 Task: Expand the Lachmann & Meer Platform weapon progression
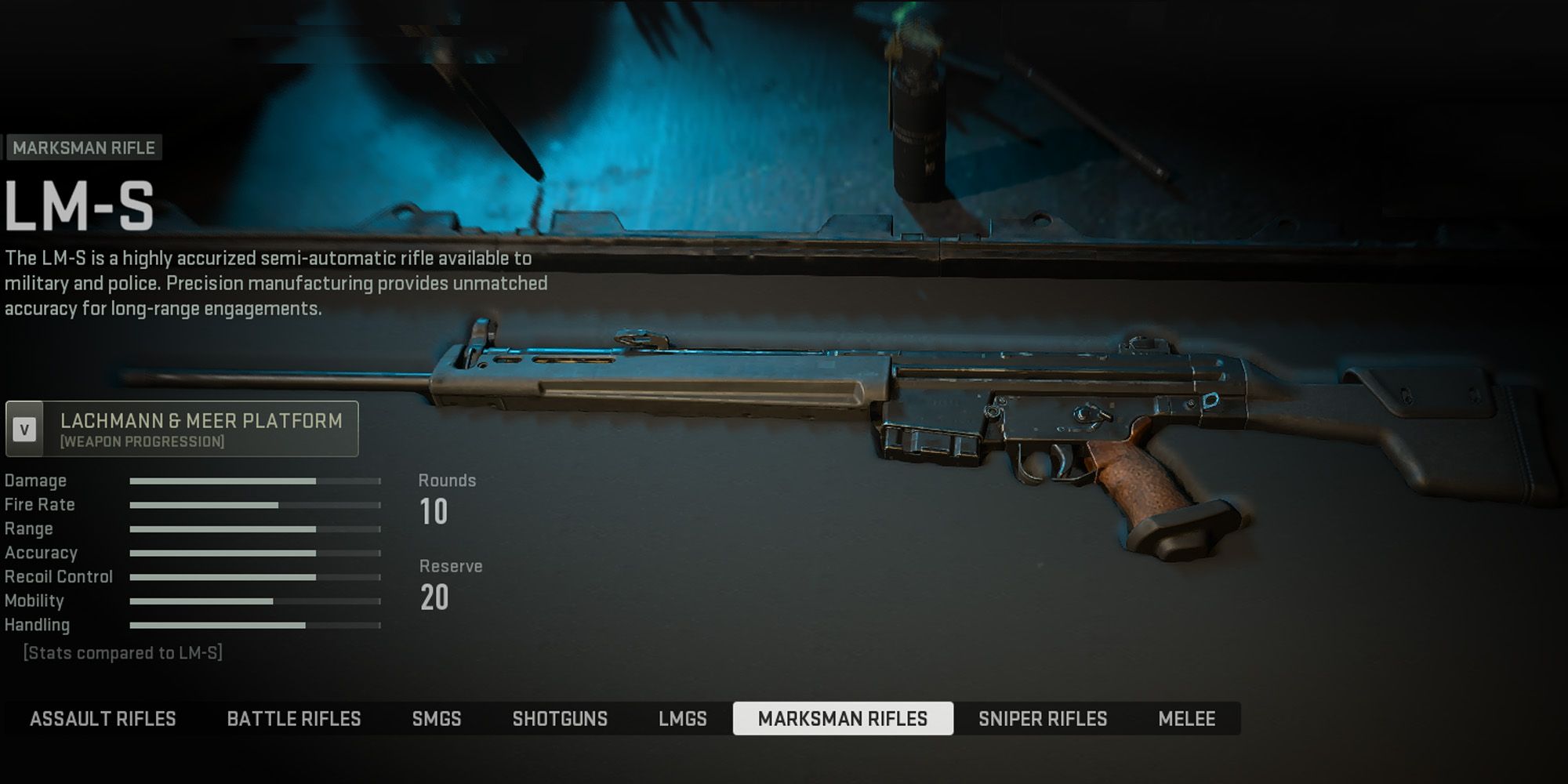[182, 429]
